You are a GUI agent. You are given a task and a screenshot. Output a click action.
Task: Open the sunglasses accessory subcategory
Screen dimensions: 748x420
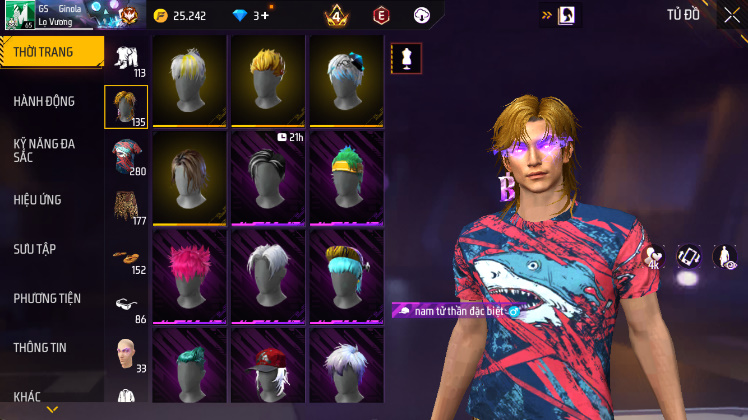pyautogui.click(x=125, y=303)
